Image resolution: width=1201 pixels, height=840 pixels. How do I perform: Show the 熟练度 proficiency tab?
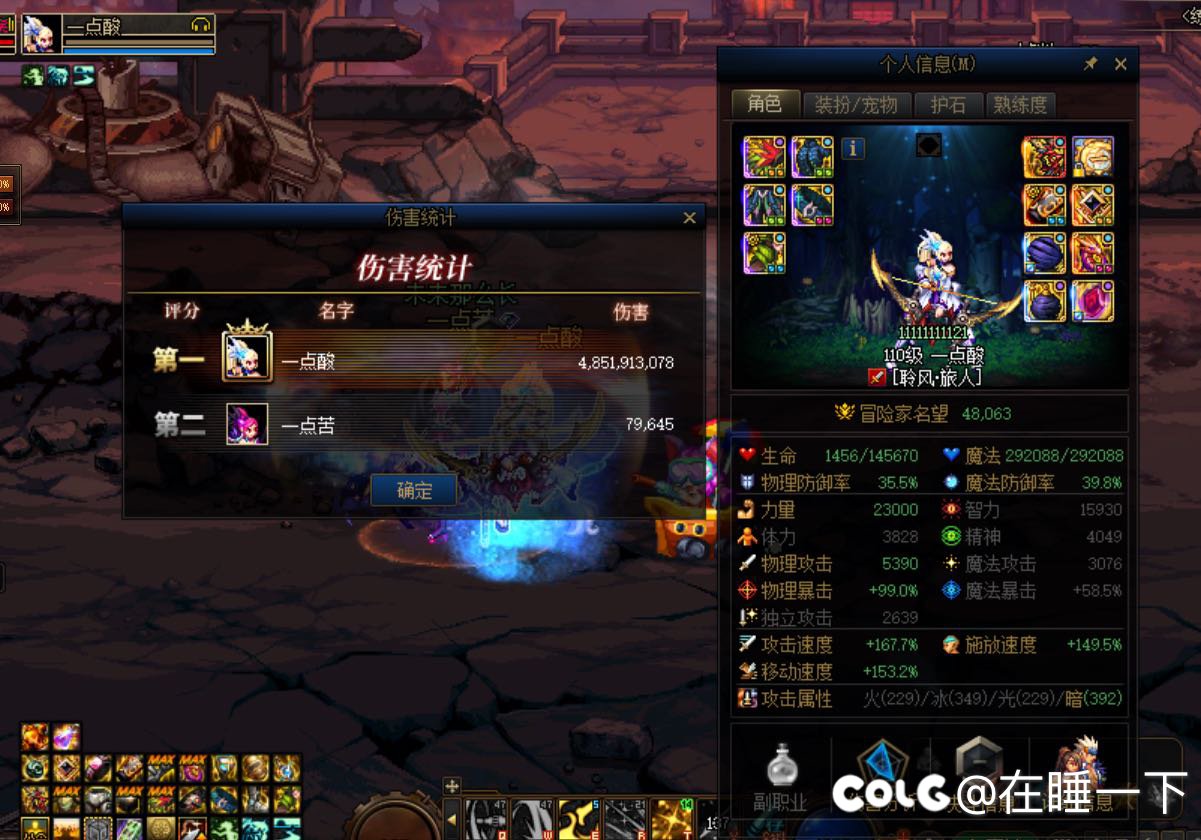[x=1020, y=104]
